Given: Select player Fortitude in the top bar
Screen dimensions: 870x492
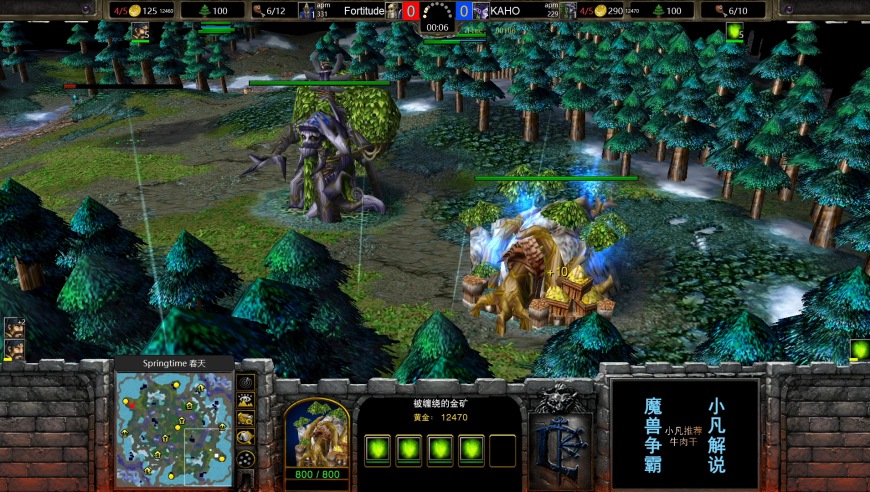Looking at the screenshot, I should tap(364, 11).
